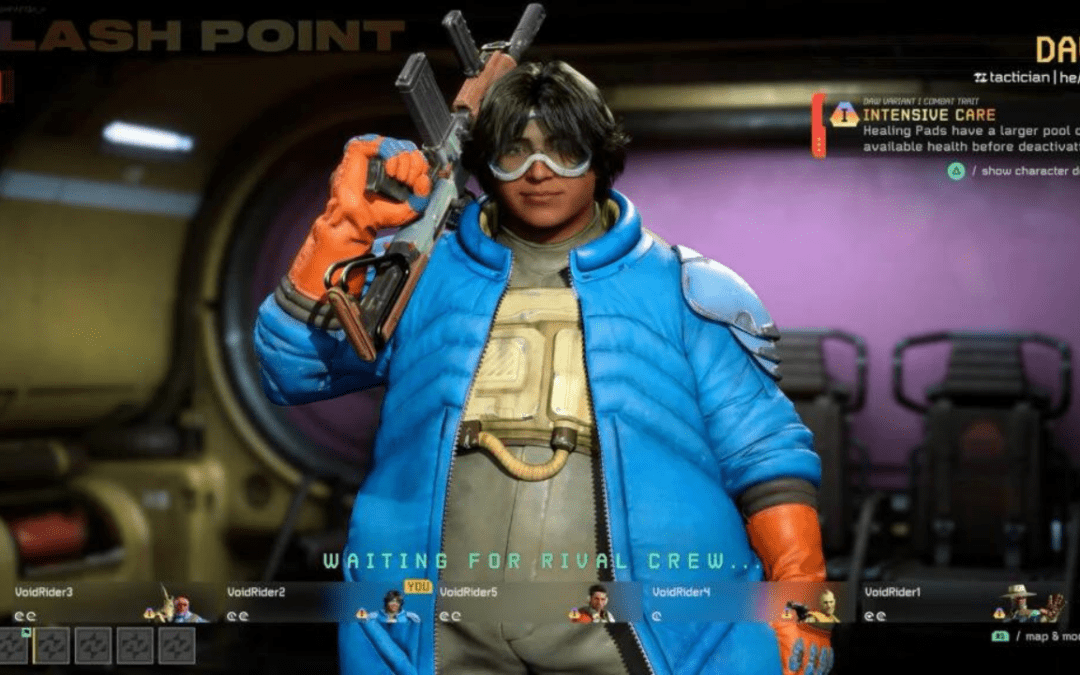This screenshot has height=675, width=1080.
Task: Open the VoidRider1 player card
Action: [x=960, y=603]
